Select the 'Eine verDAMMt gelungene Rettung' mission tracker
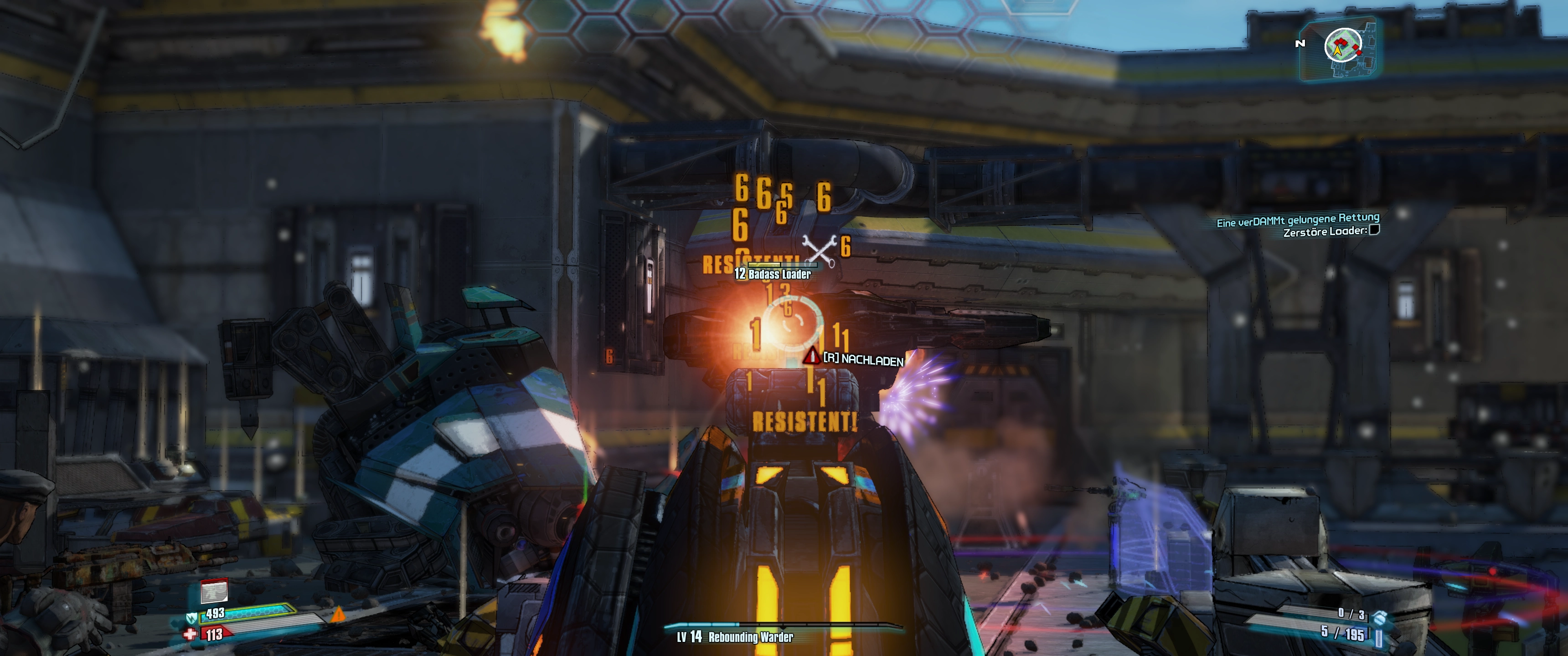This screenshot has width=1568, height=656. pos(1297,220)
